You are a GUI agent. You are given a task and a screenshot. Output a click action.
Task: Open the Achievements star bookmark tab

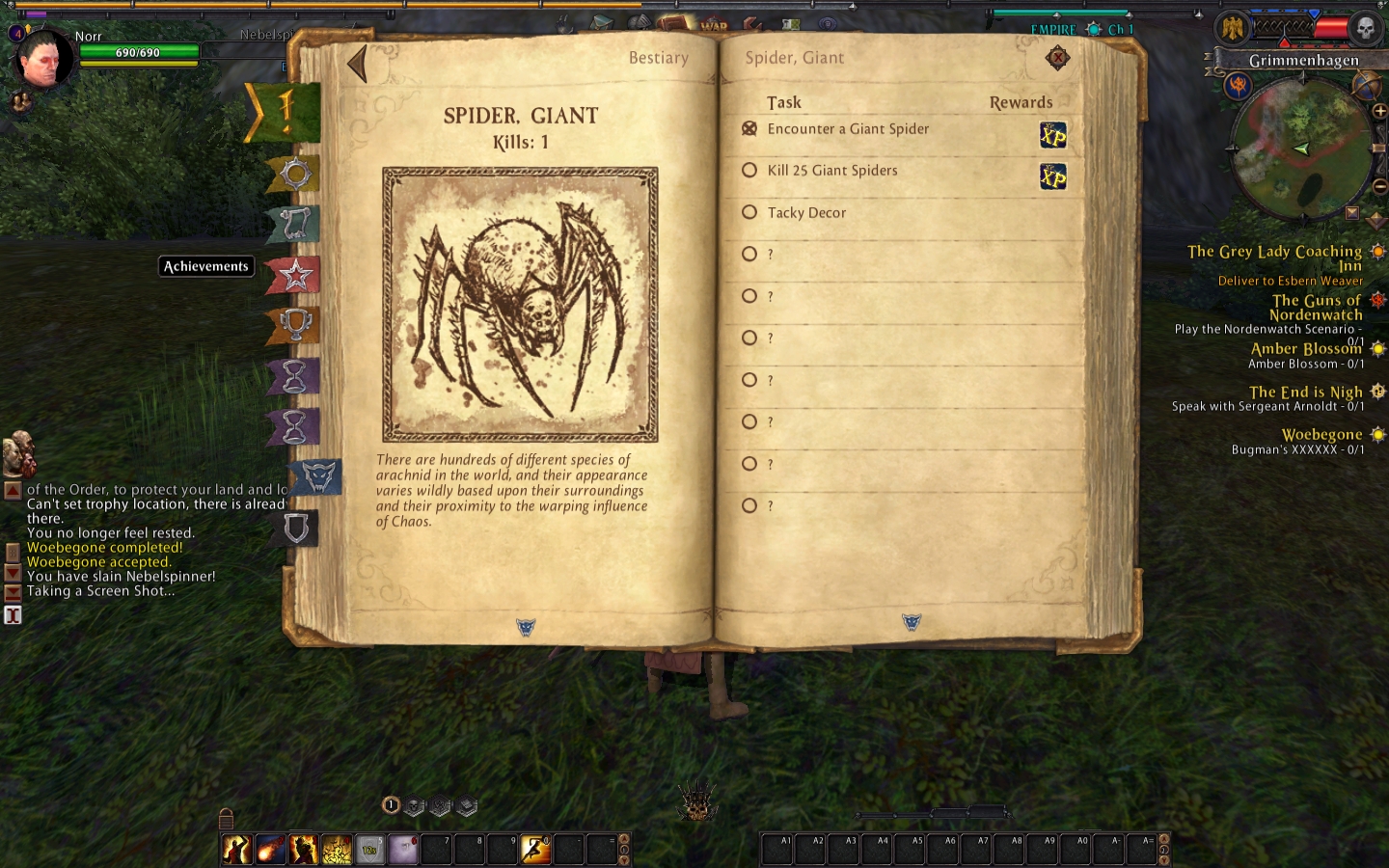tap(294, 276)
